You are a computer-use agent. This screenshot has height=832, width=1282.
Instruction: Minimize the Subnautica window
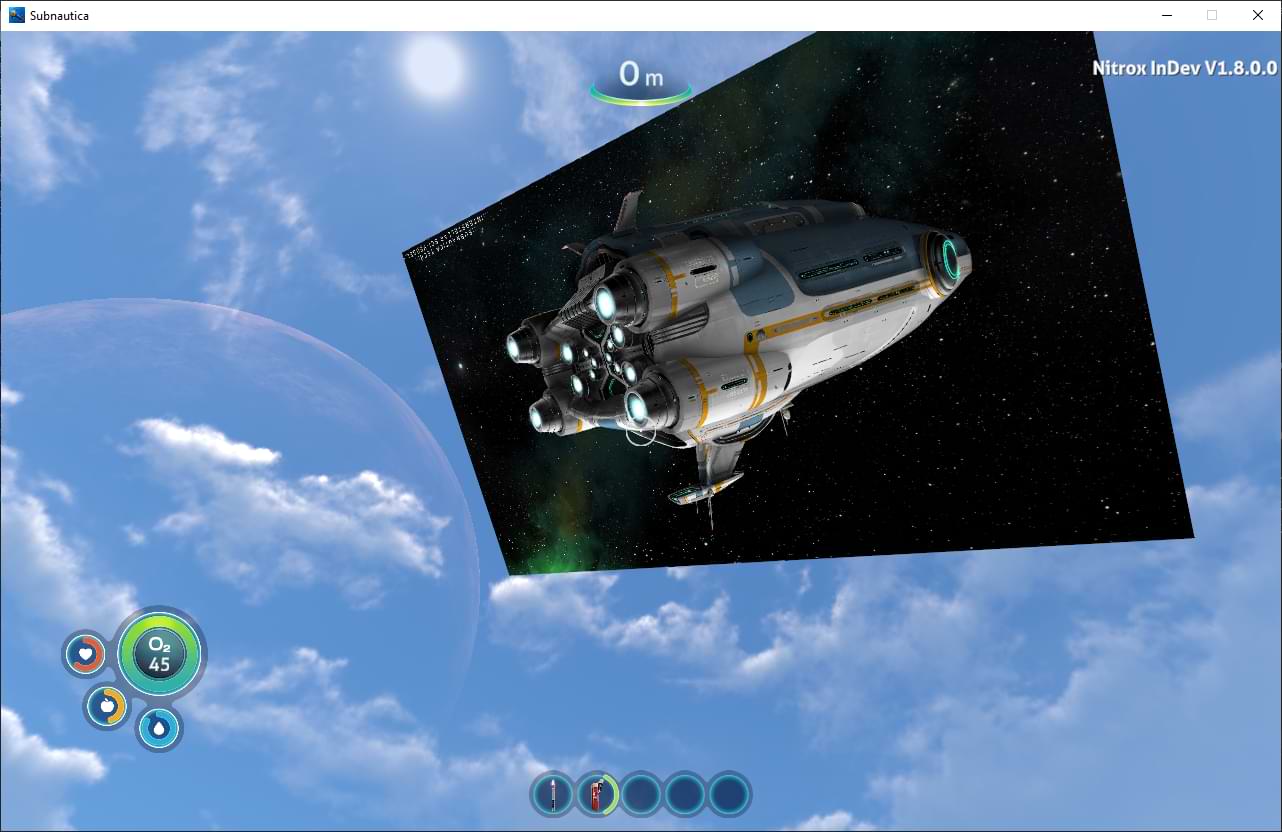pos(1166,15)
